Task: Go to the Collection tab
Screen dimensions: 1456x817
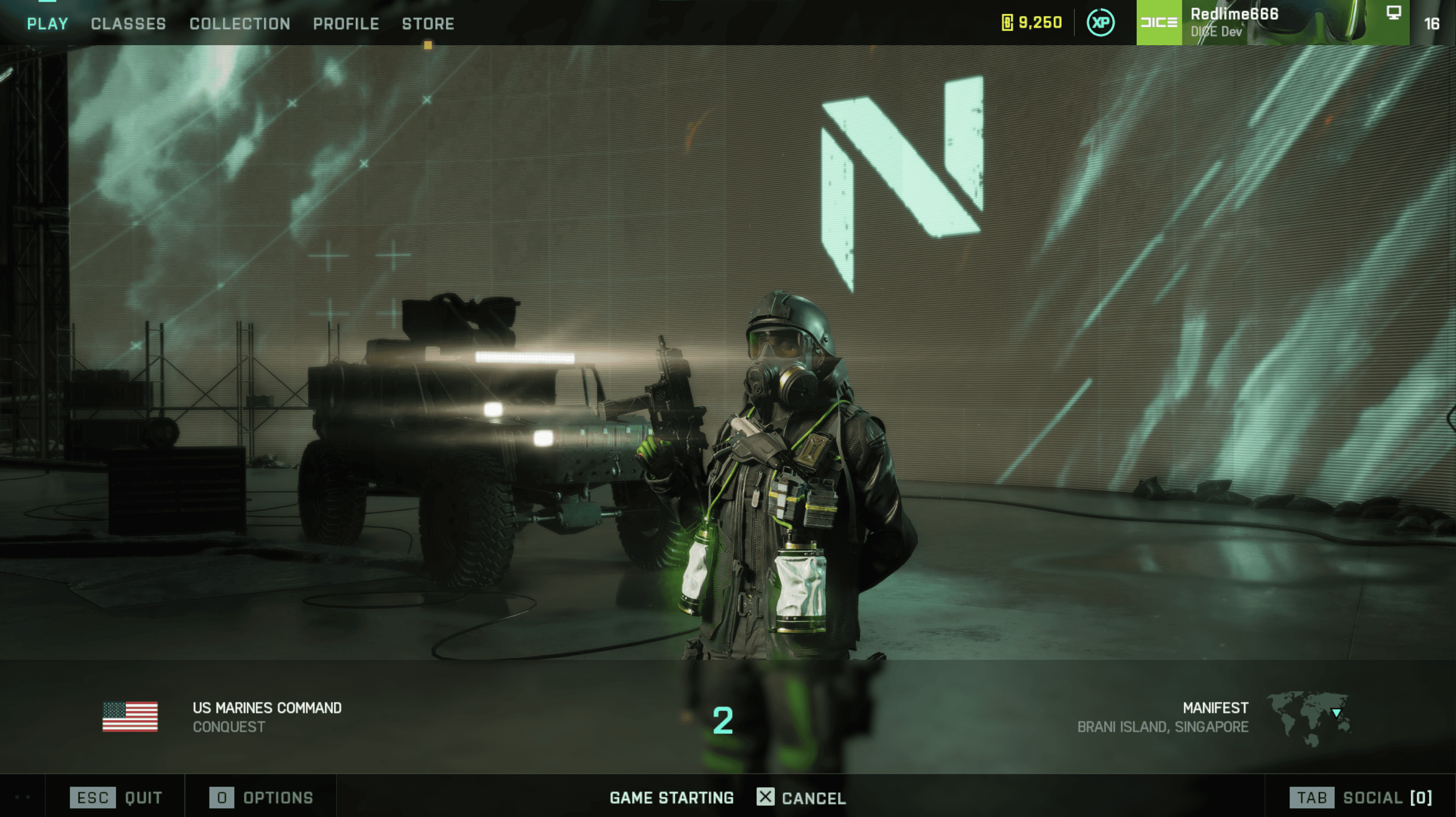Action: (240, 24)
